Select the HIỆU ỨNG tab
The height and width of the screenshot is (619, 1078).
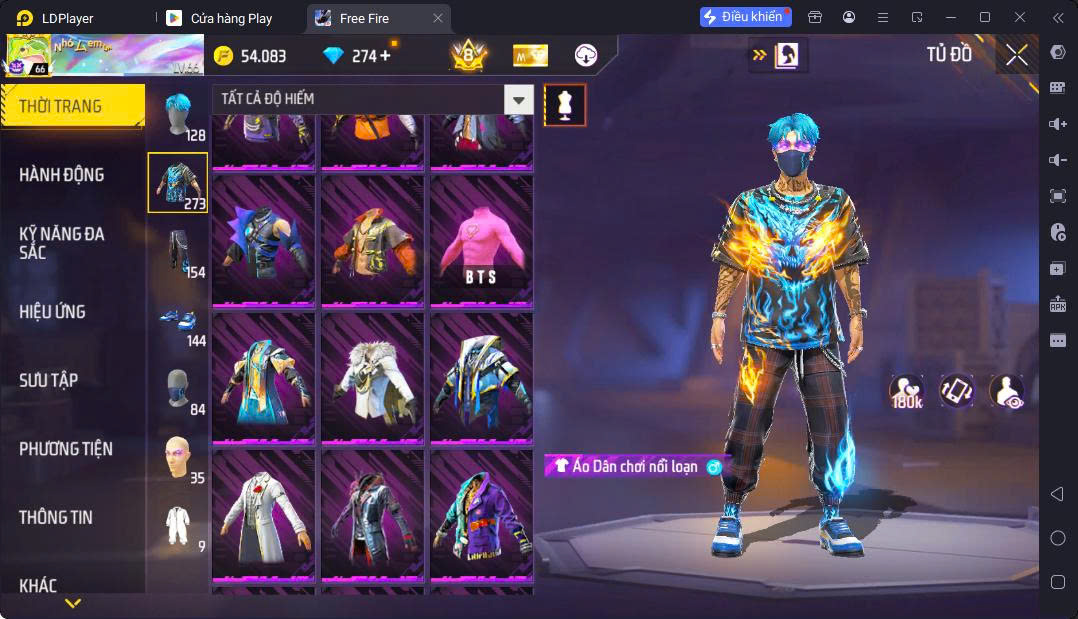point(53,312)
